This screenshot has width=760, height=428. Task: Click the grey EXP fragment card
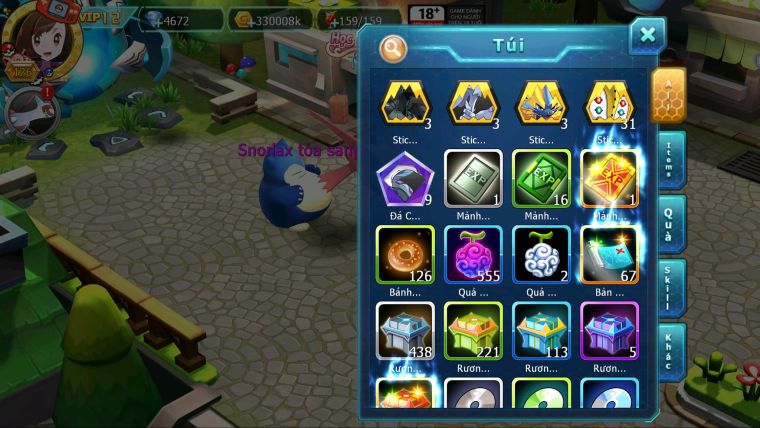tap(473, 178)
